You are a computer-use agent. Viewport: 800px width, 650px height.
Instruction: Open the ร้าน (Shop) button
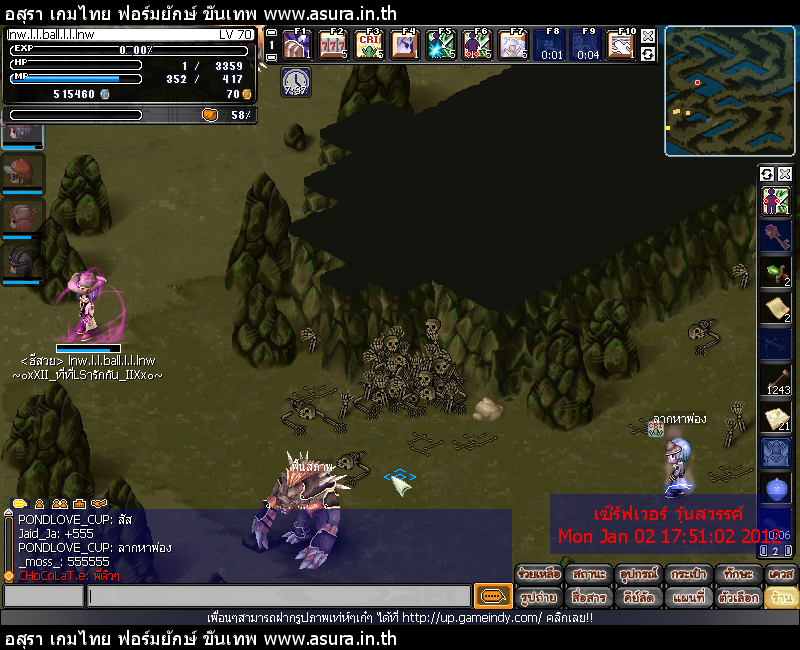coord(781,597)
